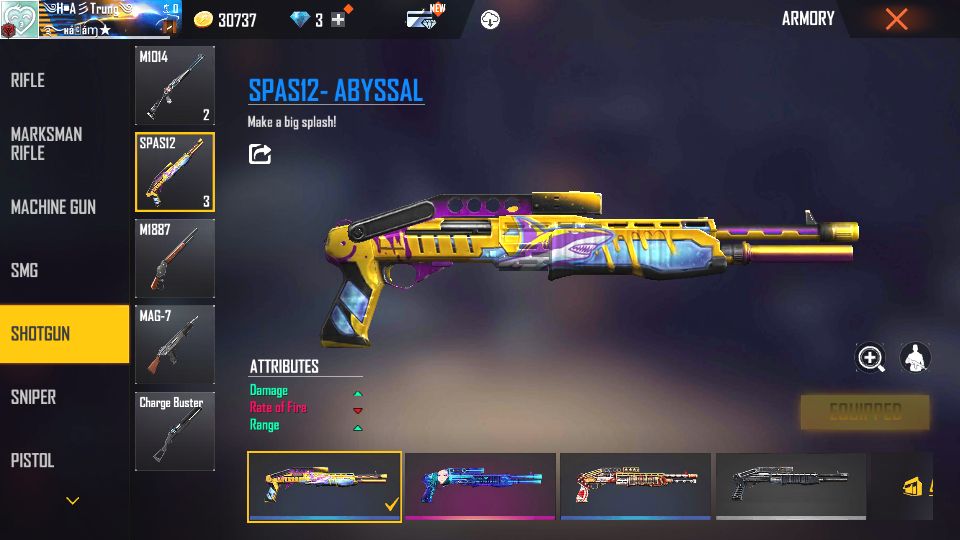This screenshot has width=960, height=540.
Task: Expand more weapon categories with down arrow
Action: pos(72,501)
